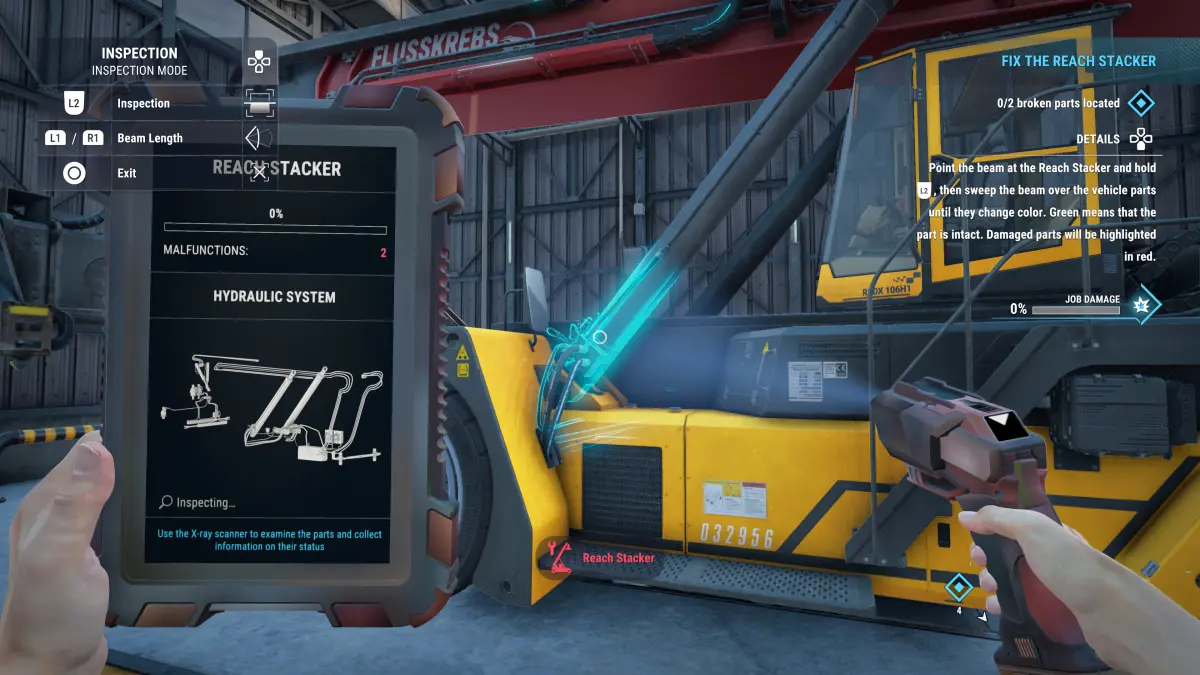The image size is (1200, 675).
Task: Select the red Reach Stacker wrench marker
Action: pos(558,557)
